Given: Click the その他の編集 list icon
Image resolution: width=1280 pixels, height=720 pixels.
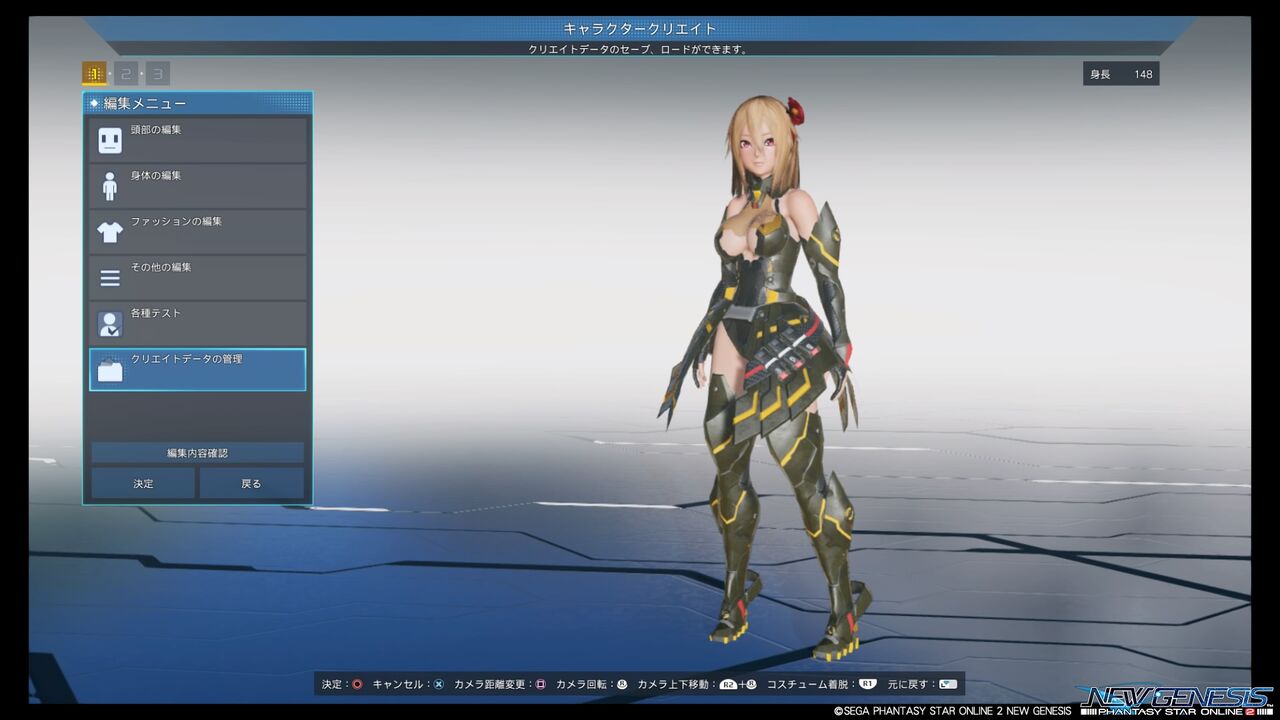Looking at the screenshot, I should click(x=110, y=277).
